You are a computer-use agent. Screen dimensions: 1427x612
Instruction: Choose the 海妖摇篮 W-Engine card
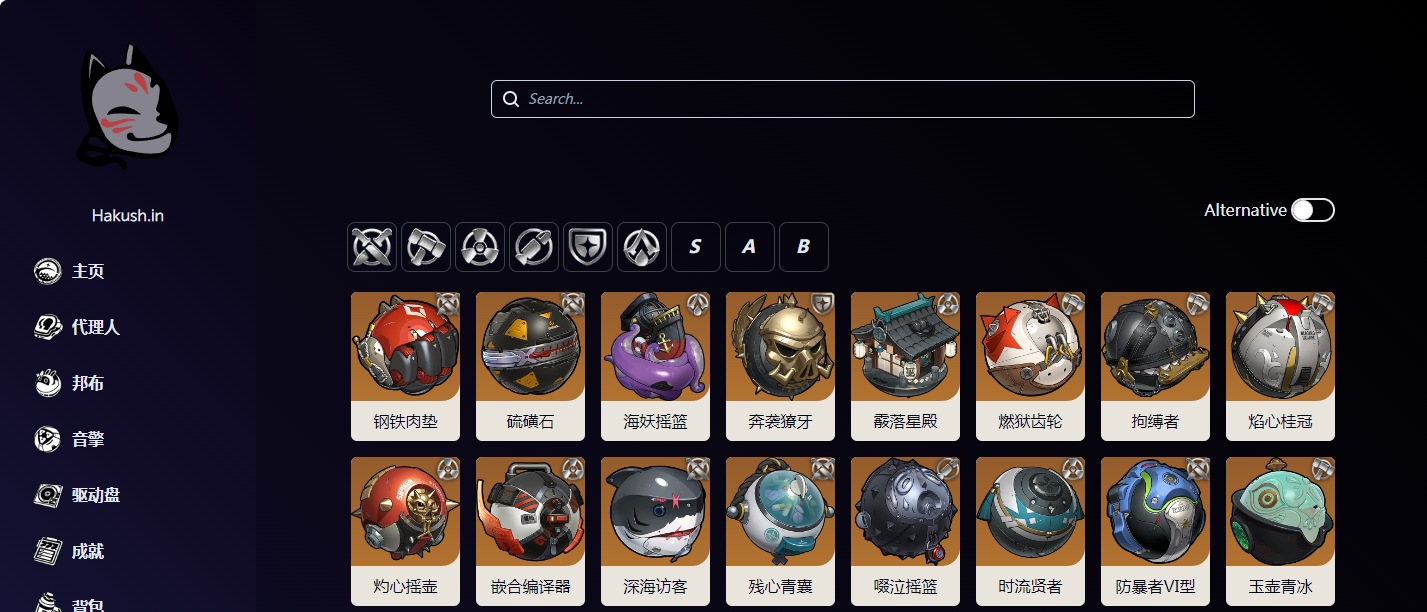click(x=655, y=366)
